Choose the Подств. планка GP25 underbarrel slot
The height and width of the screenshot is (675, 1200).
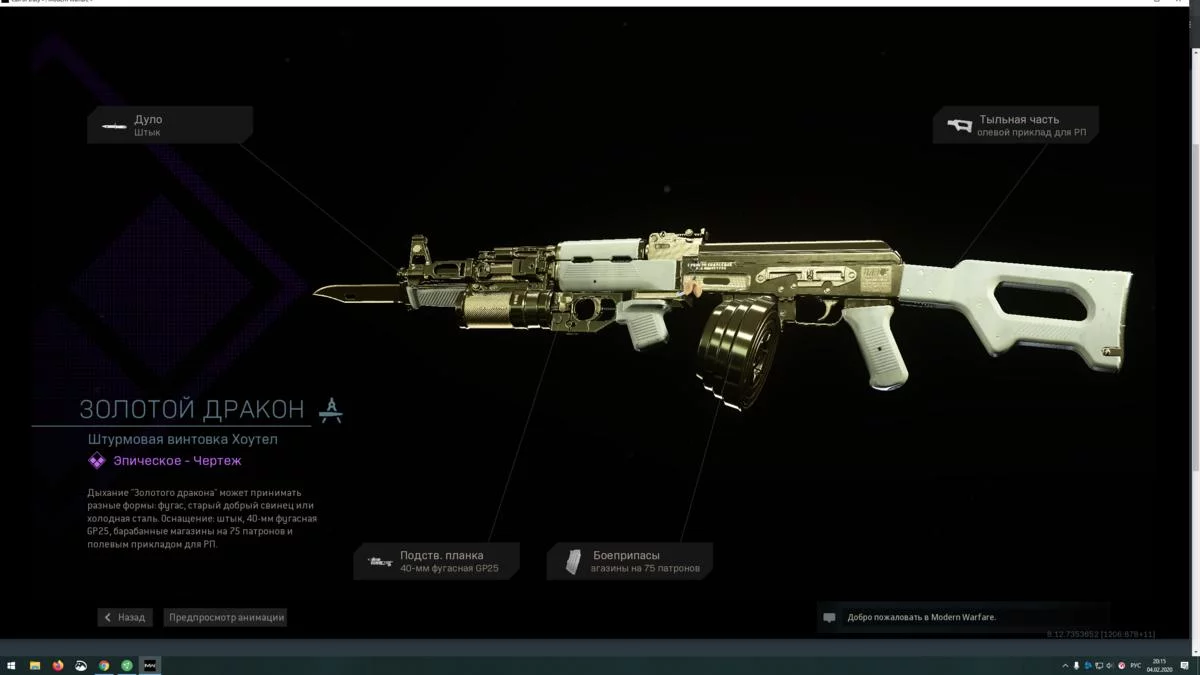point(437,561)
